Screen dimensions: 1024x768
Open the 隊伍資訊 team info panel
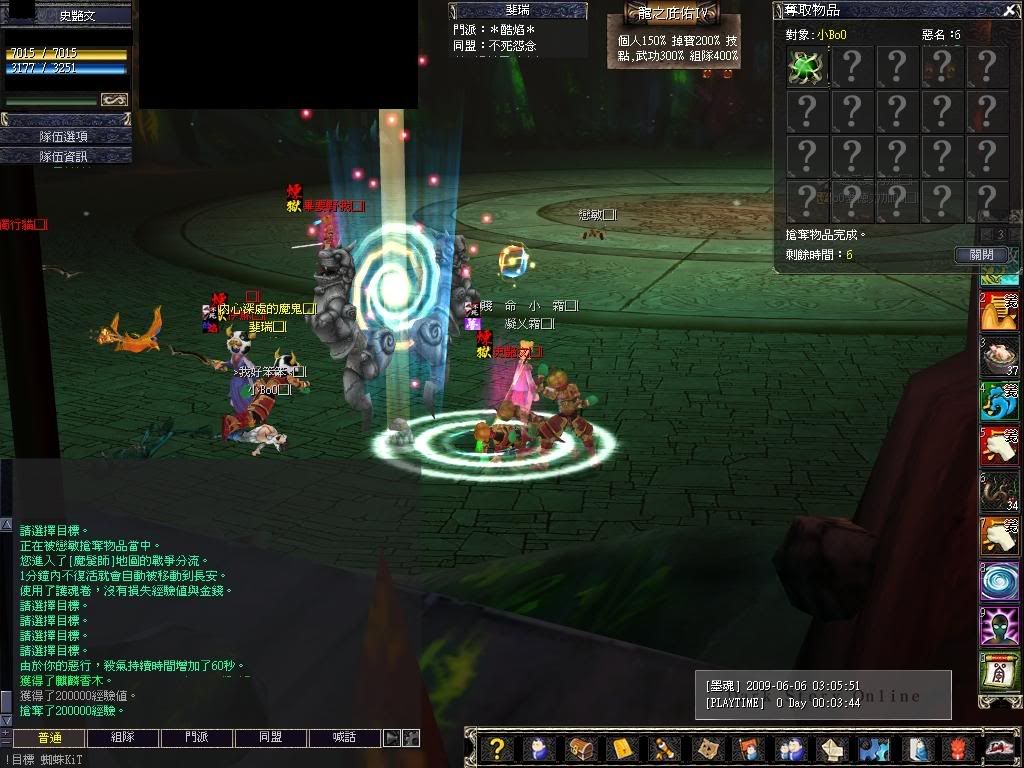click(66, 156)
